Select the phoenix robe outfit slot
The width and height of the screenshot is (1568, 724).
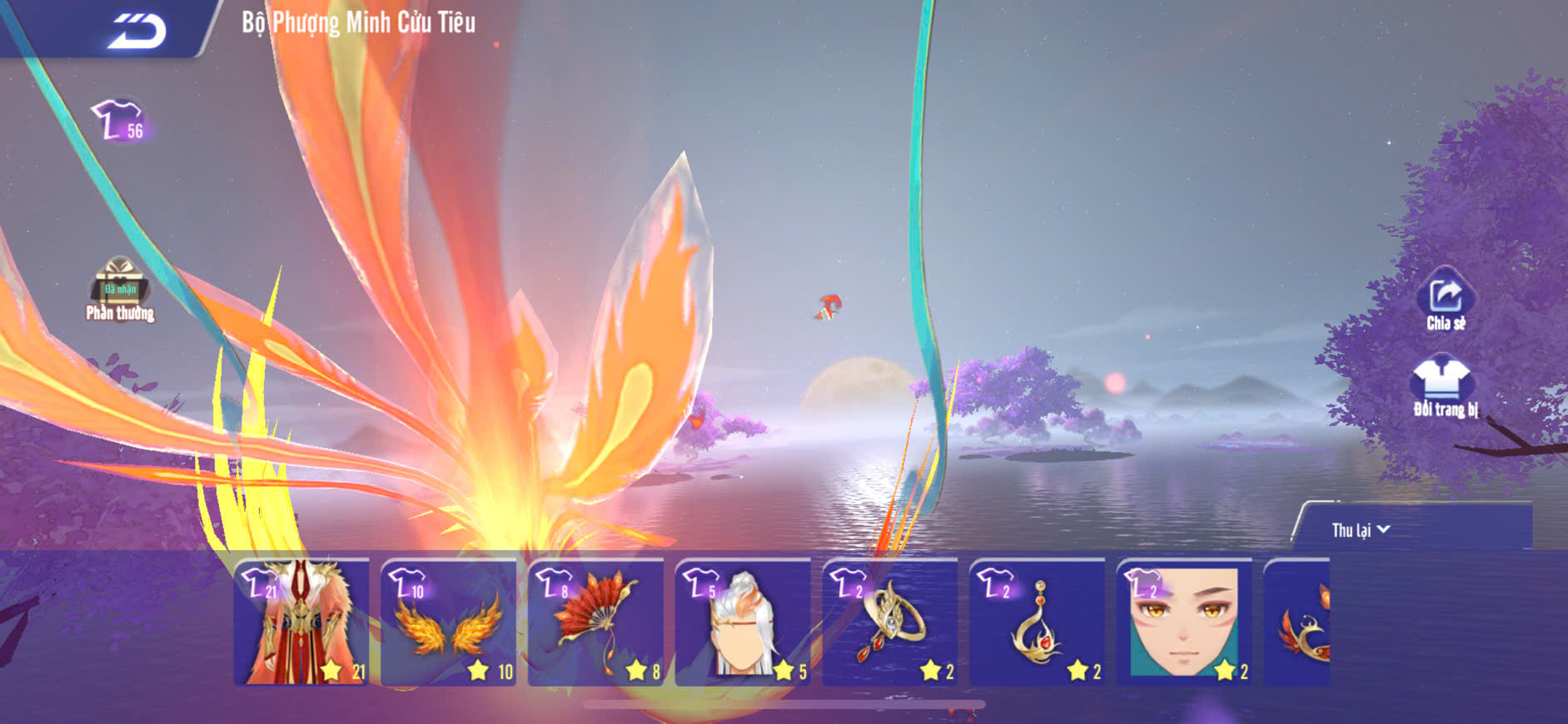(x=301, y=622)
